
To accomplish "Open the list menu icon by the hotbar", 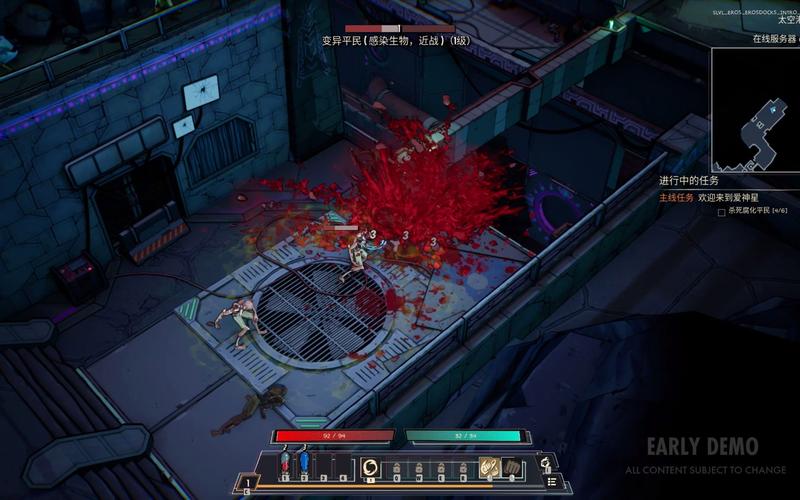I will tap(551, 482).
